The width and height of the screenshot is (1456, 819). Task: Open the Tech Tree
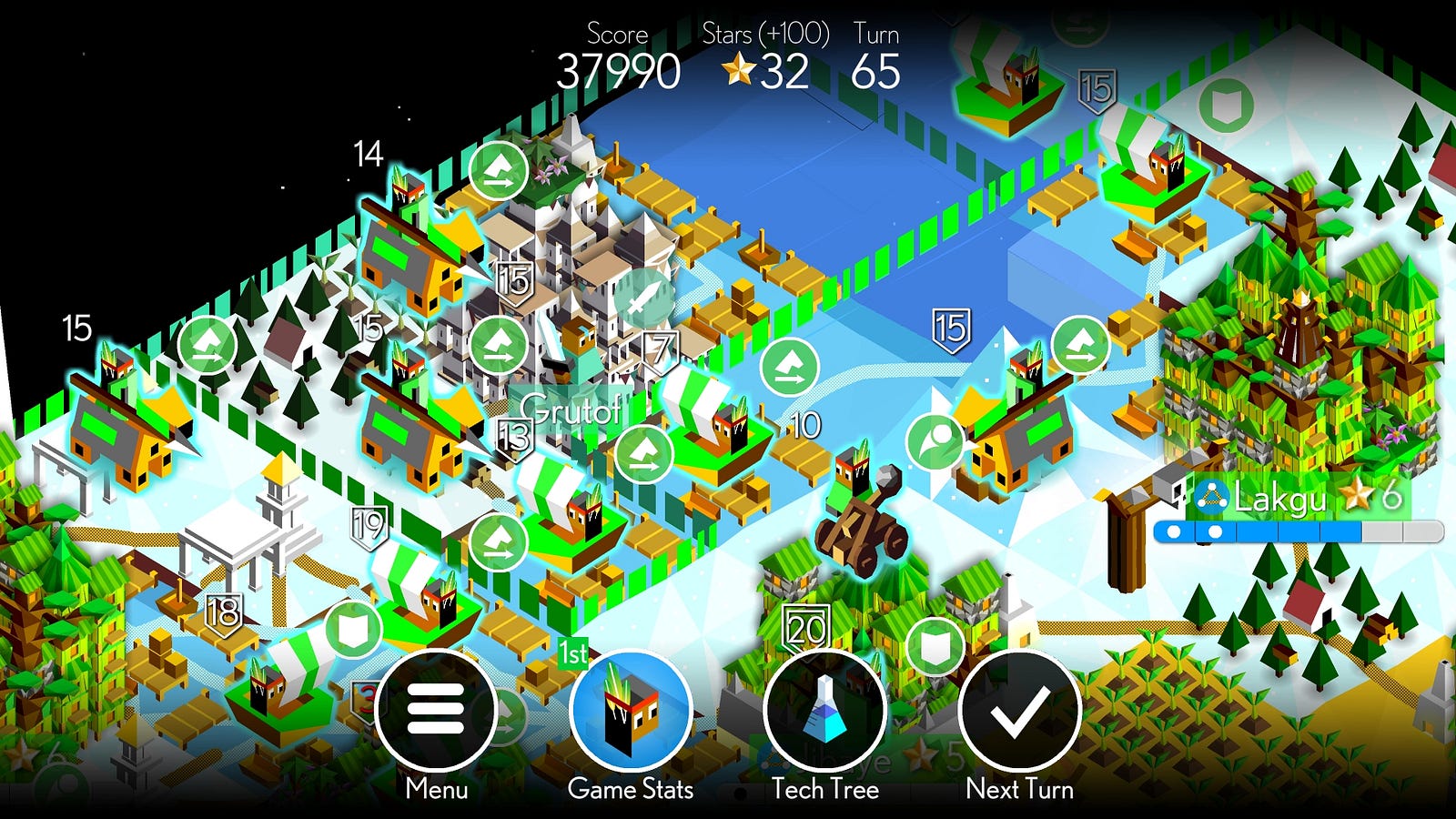point(824,711)
